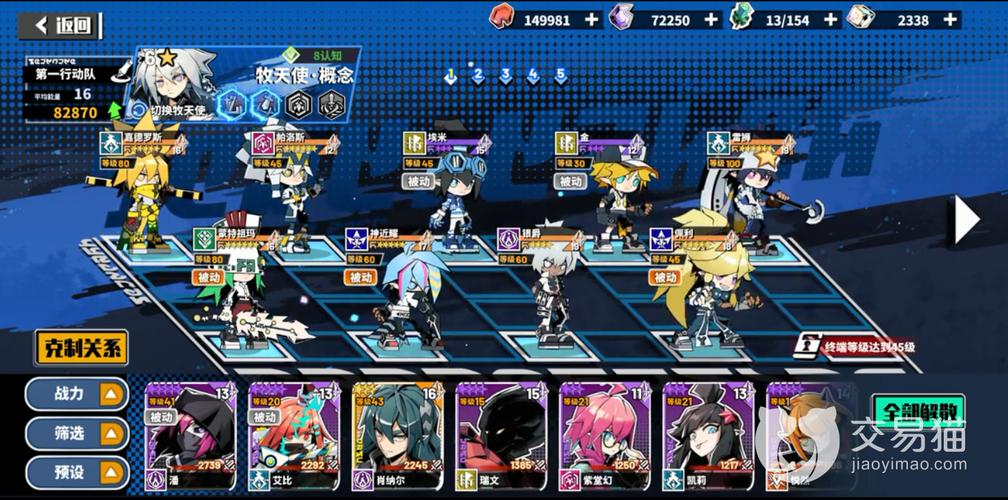Choose the 凯莉 character card
1008x500 pixels.
pos(707,436)
